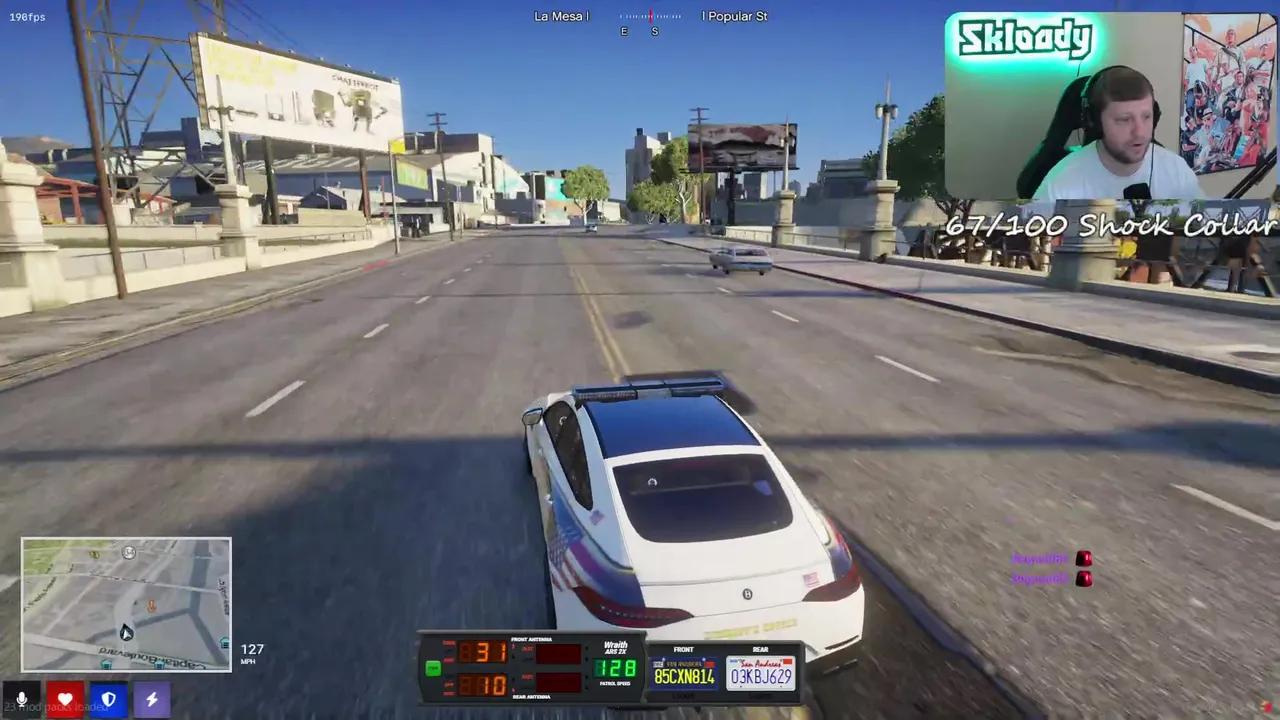
Task: Switch to the REAR plate reader panel
Action: point(760,650)
